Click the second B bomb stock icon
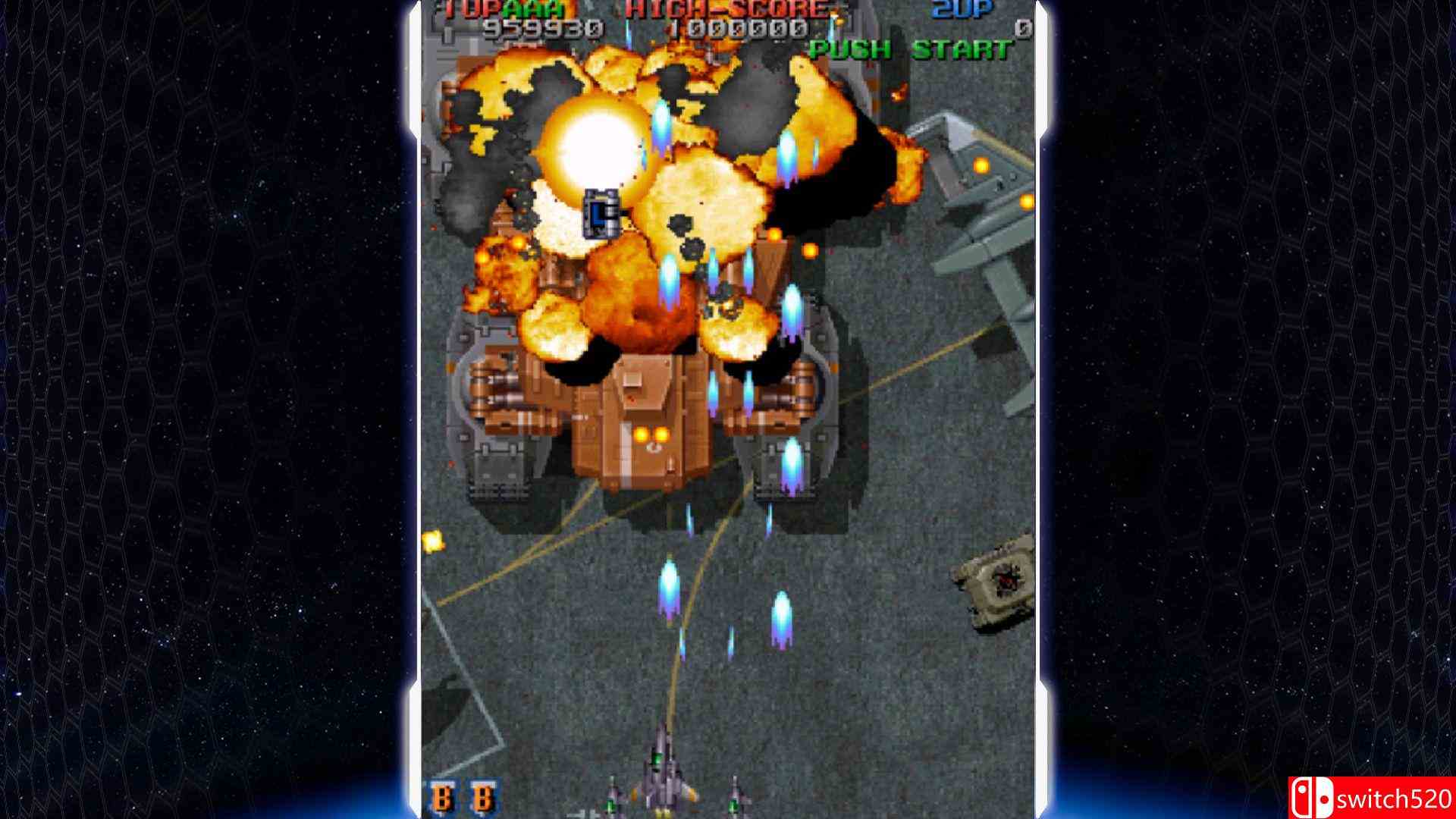Image resolution: width=1456 pixels, height=819 pixels. pyautogui.click(x=482, y=797)
